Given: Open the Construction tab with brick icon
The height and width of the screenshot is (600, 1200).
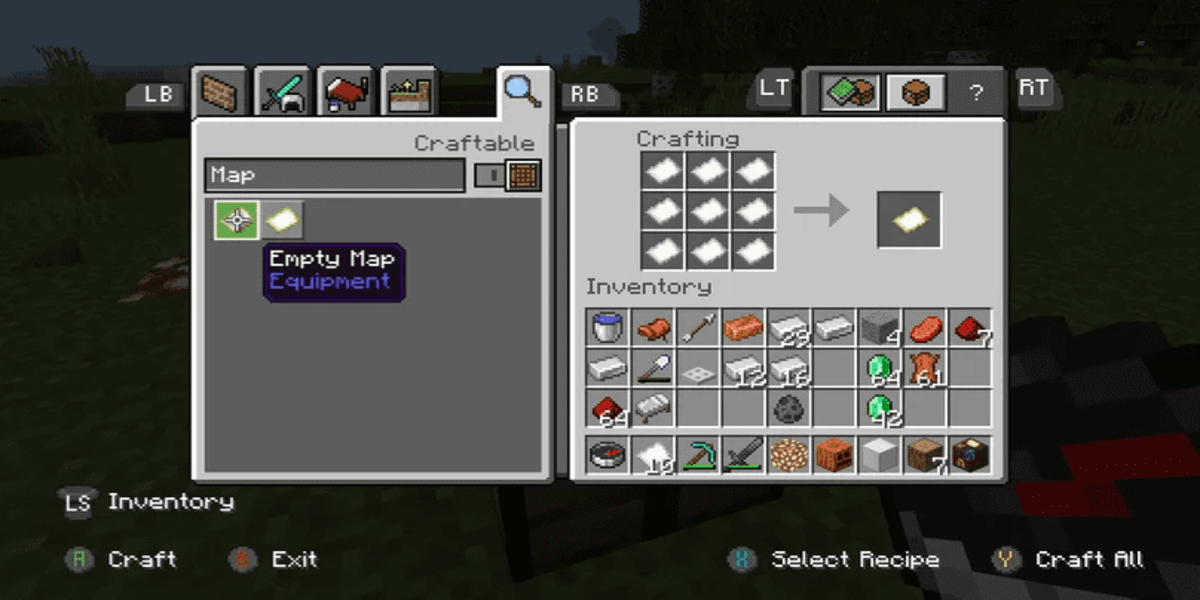Looking at the screenshot, I should point(220,94).
